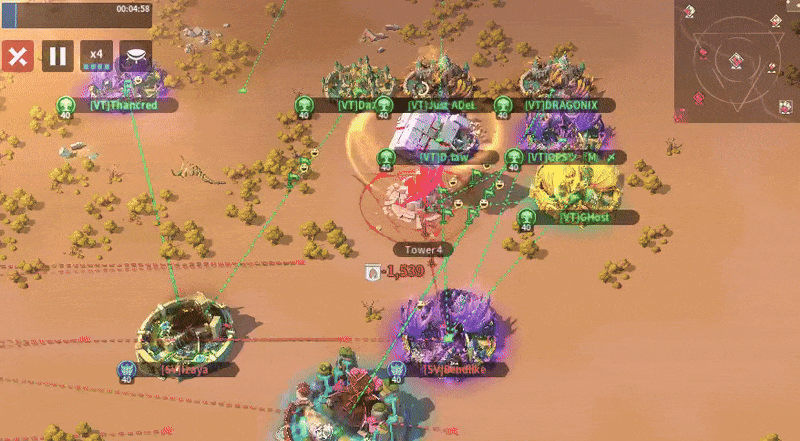Select the [VT]Thancred player label

[122, 104]
